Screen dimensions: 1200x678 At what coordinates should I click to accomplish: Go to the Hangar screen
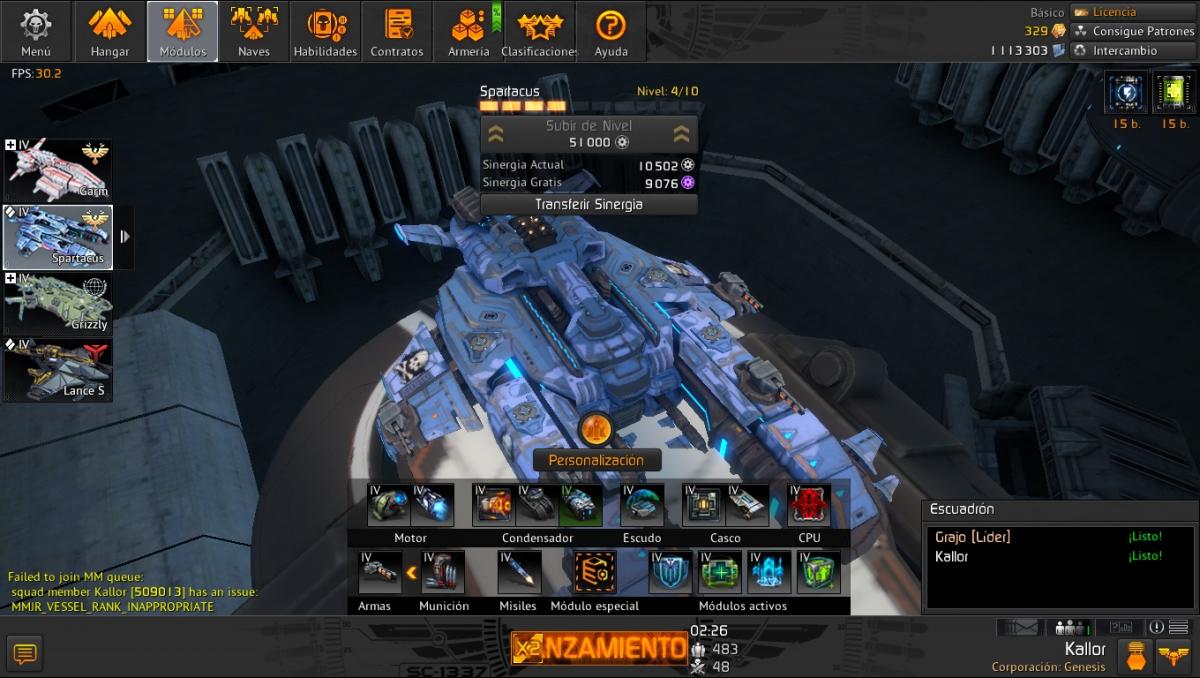(110, 31)
